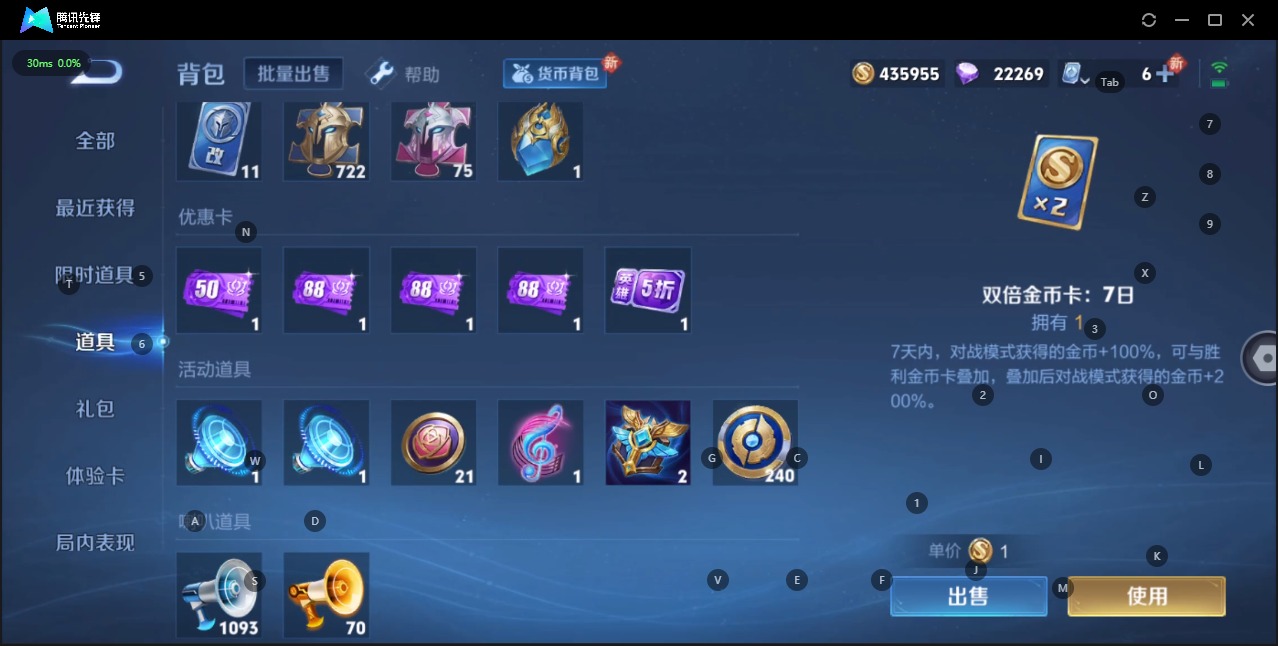Image resolution: width=1278 pixels, height=646 pixels.
Task: Open the 货币背包 currency bag
Action: pyautogui.click(x=556, y=73)
